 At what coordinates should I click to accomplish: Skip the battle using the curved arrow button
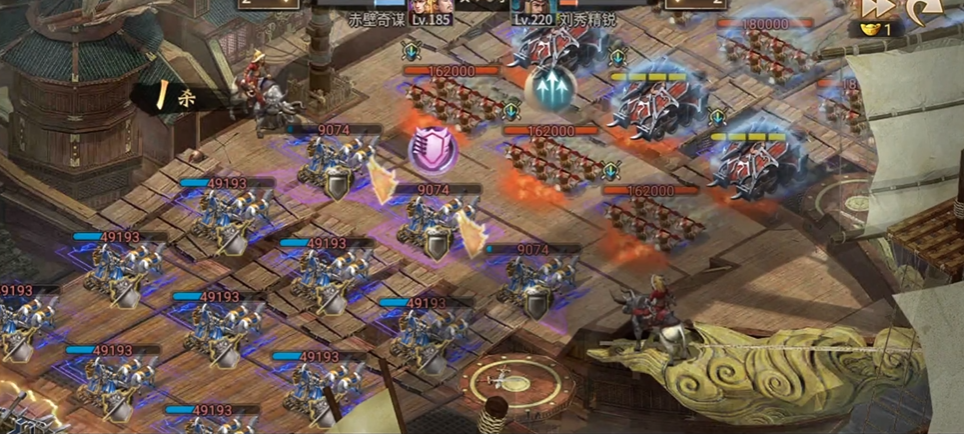click(922, 11)
